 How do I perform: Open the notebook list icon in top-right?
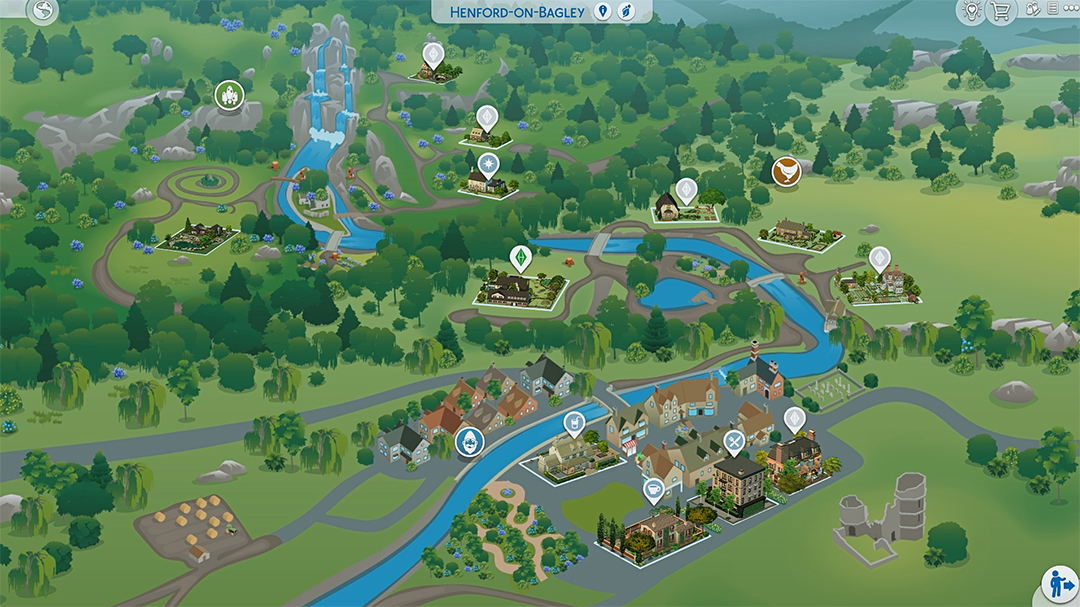(x=1052, y=9)
